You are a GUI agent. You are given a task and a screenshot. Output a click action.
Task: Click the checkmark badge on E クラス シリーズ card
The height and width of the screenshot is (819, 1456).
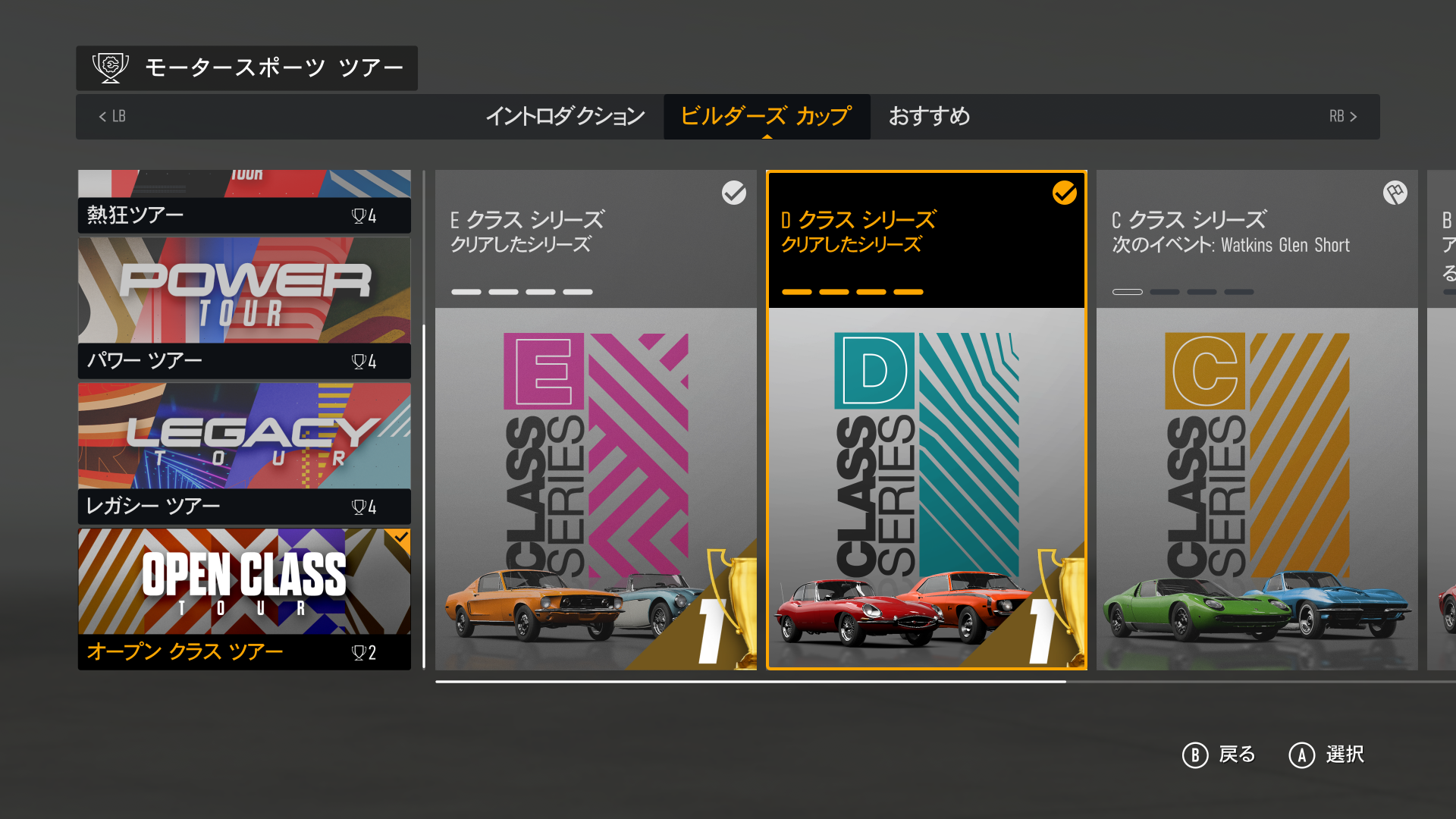pyautogui.click(x=733, y=194)
